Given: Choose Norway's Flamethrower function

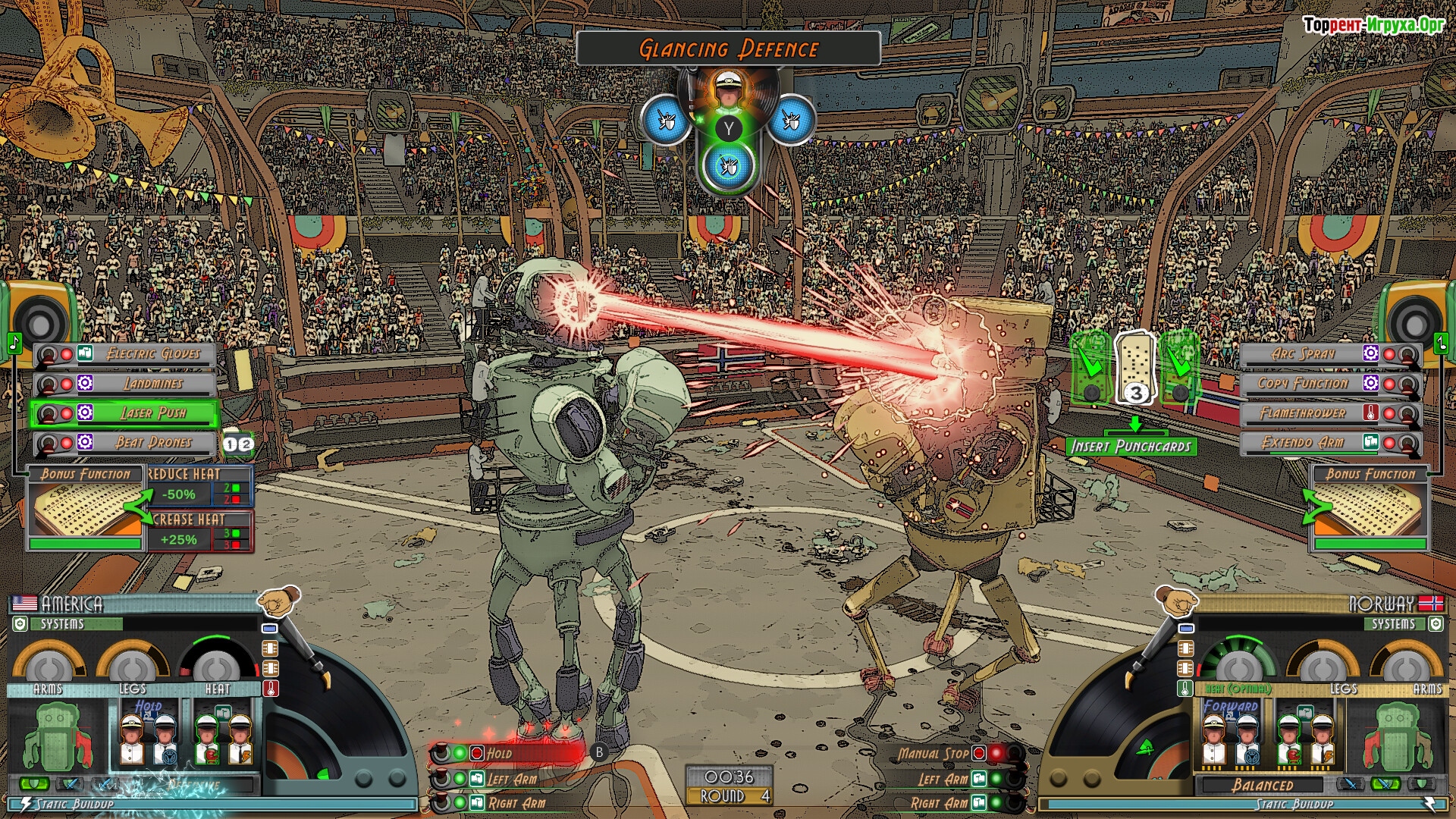Looking at the screenshot, I should 1303,413.
